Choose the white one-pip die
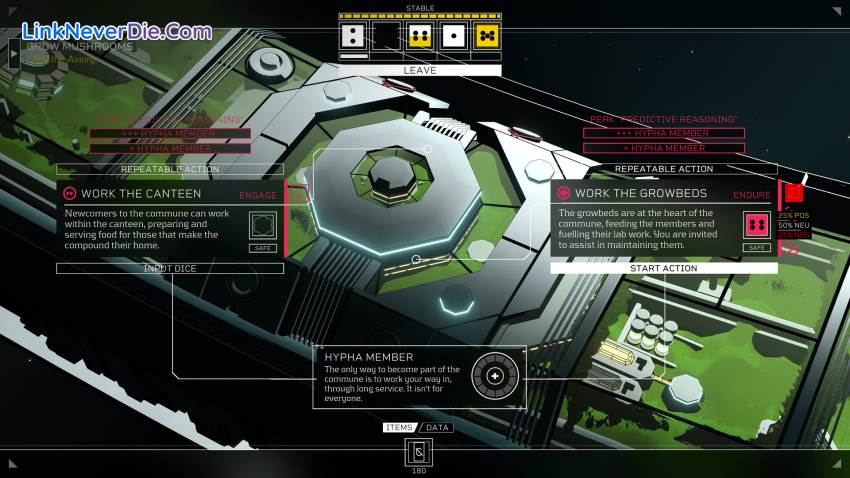 (453, 37)
